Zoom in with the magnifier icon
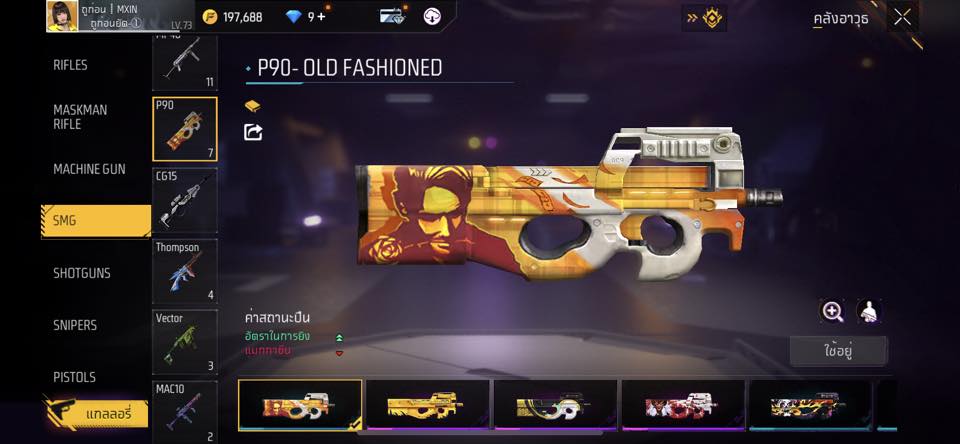Viewport: 960px width, 444px height. [x=832, y=311]
